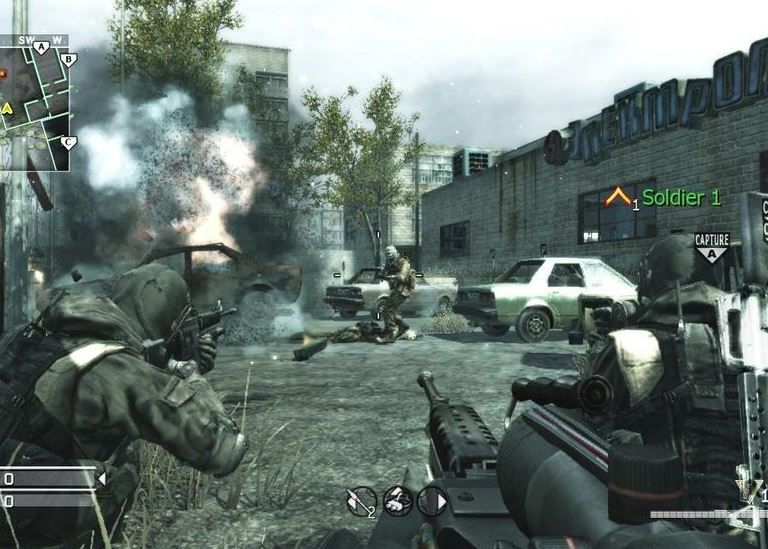
Task: Click flag A marker on the minimap
Action: (x=41, y=47)
